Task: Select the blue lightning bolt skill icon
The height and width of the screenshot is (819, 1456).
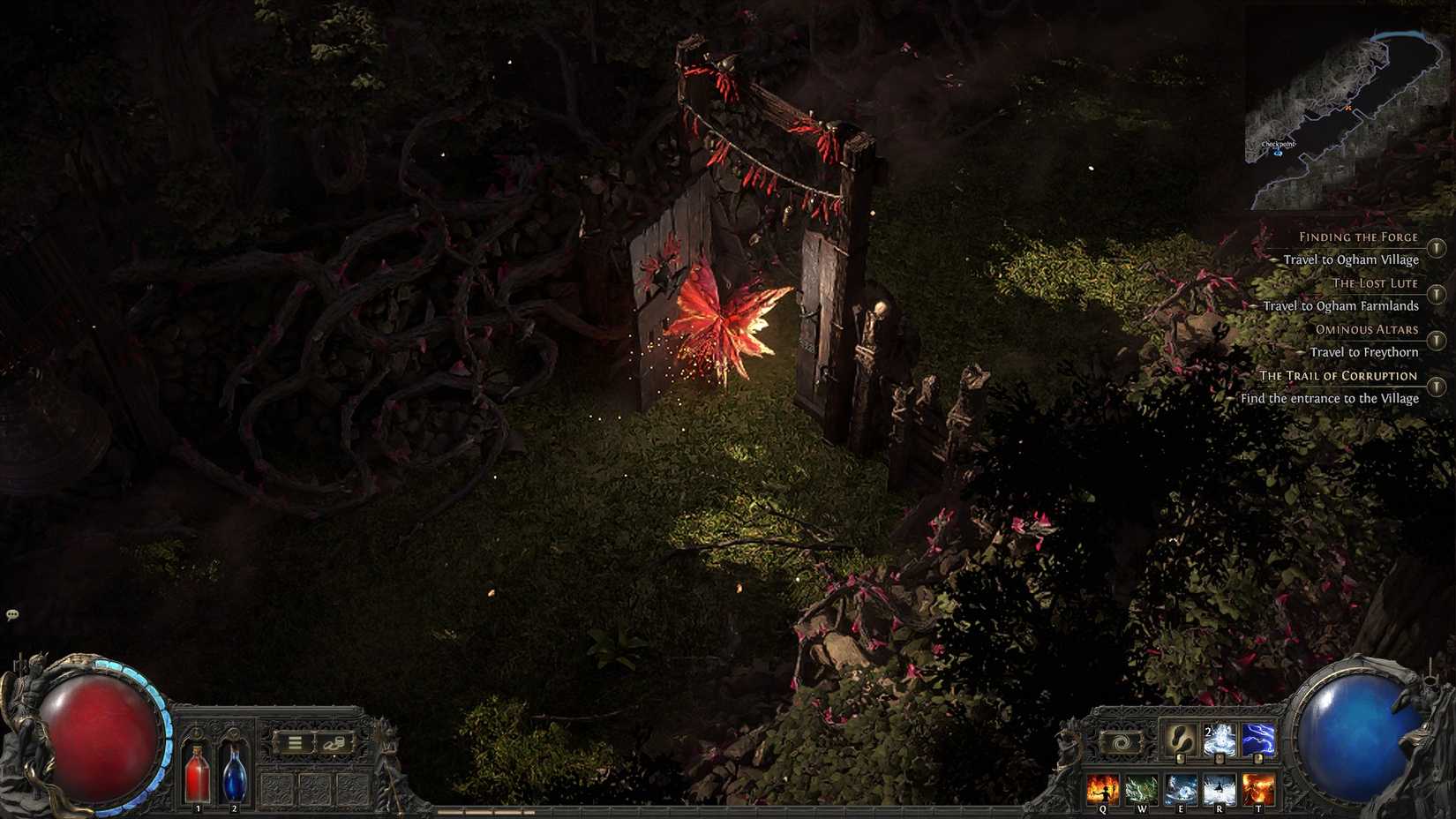Action: pyautogui.click(x=1257, y=738)
